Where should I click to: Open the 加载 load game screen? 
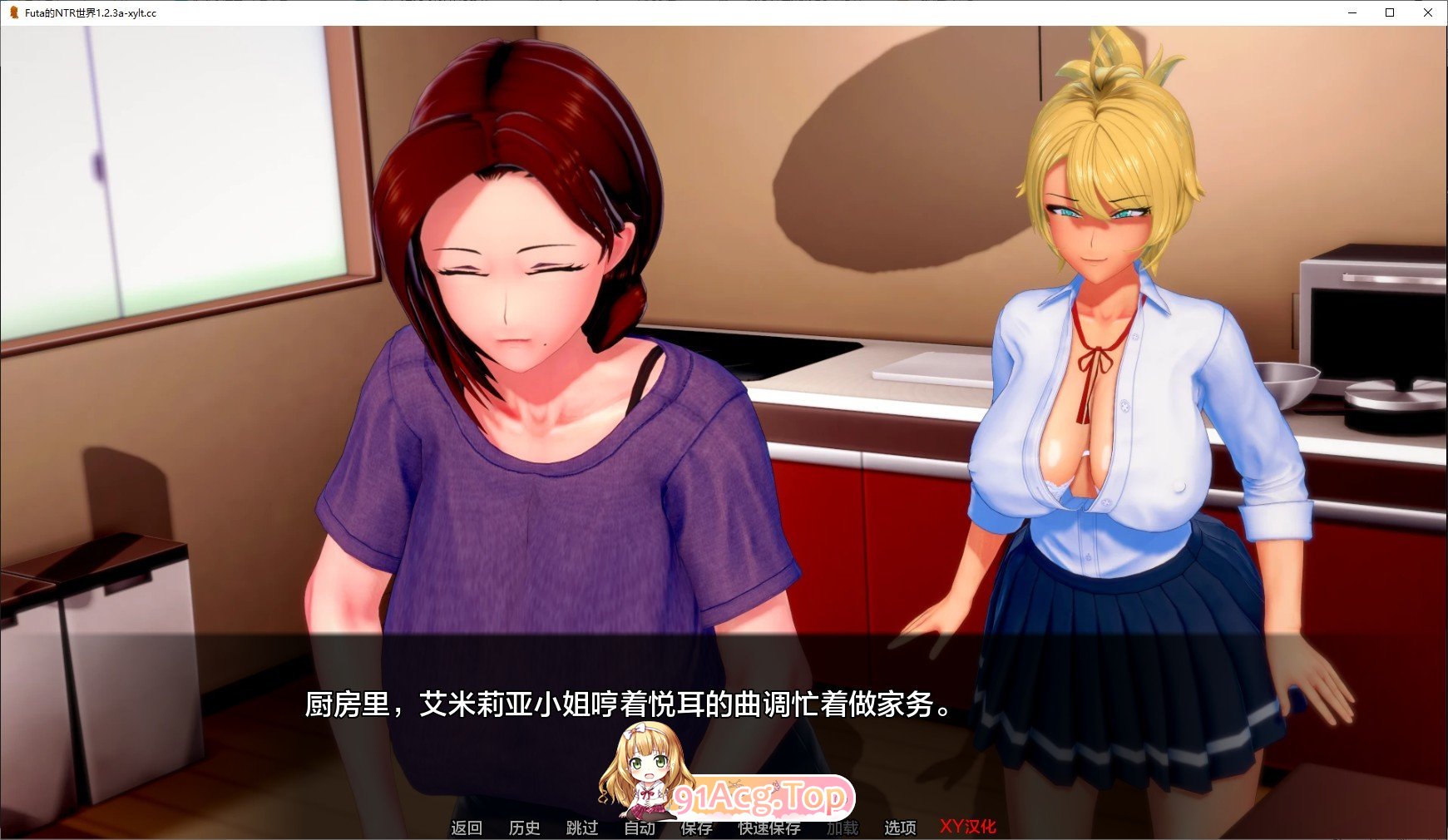click(x=843, y=828)
